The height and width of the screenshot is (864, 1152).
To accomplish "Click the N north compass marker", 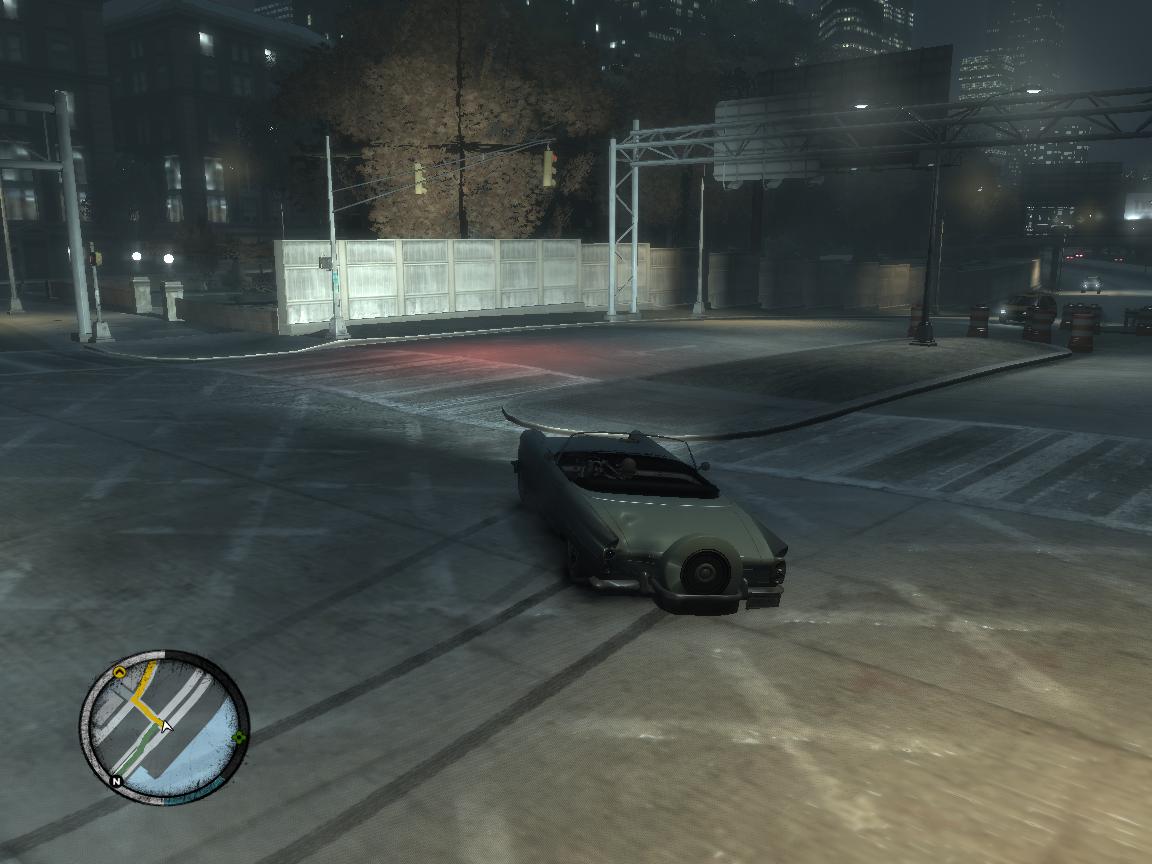I will click(x=116, y=780).
